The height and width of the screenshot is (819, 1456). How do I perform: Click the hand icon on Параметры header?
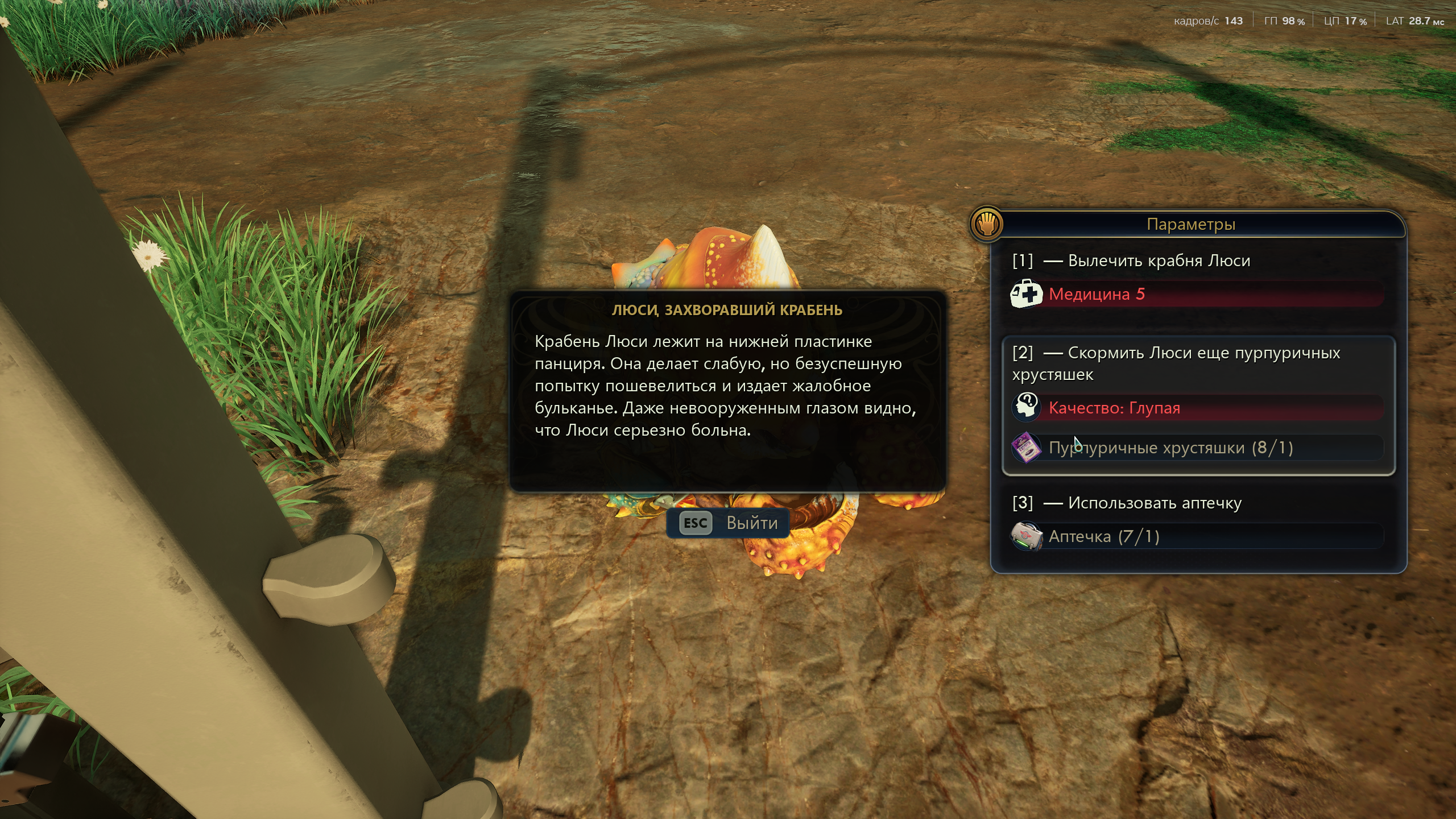987,224
